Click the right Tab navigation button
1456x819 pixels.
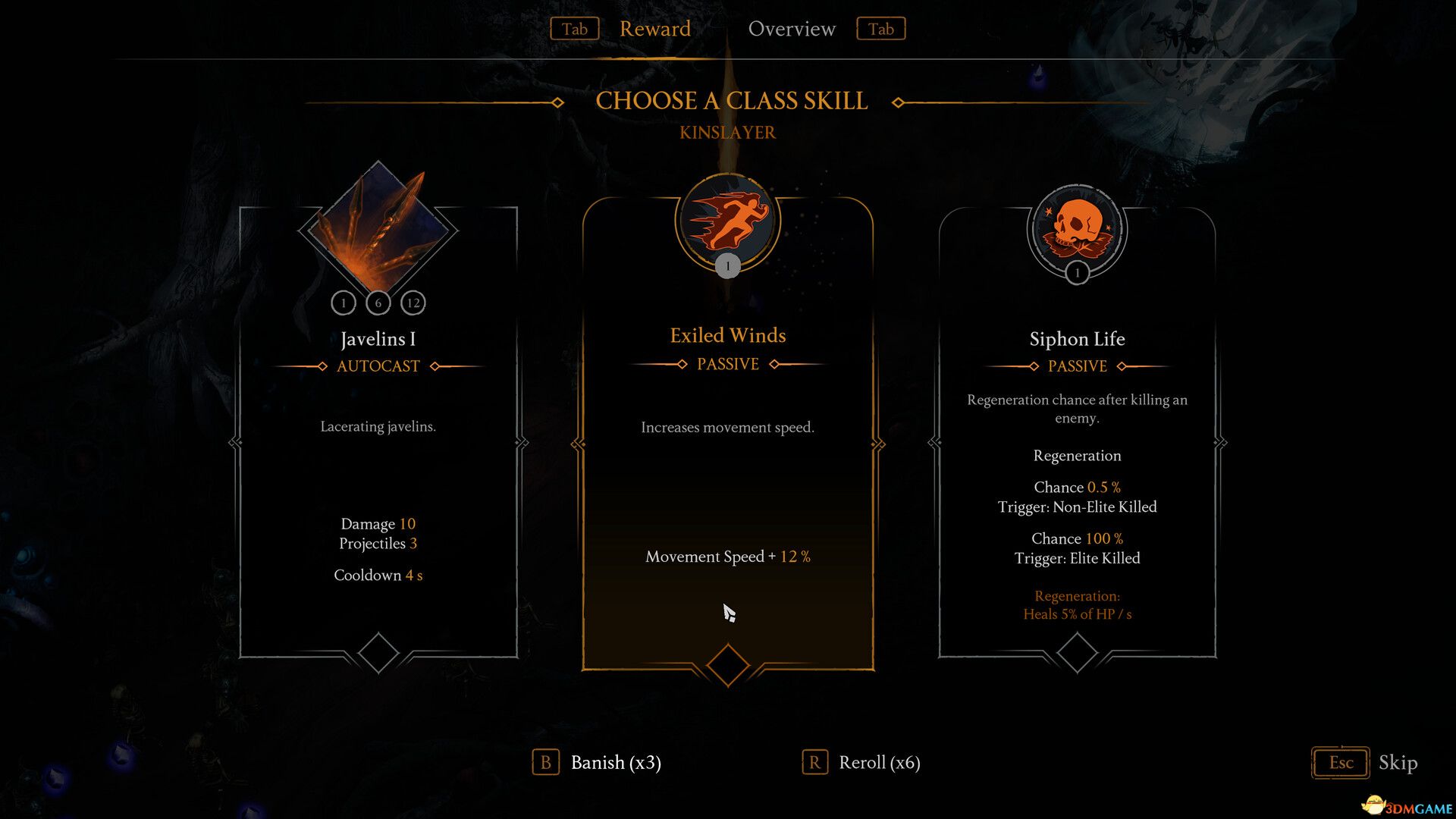pos(880,29)
